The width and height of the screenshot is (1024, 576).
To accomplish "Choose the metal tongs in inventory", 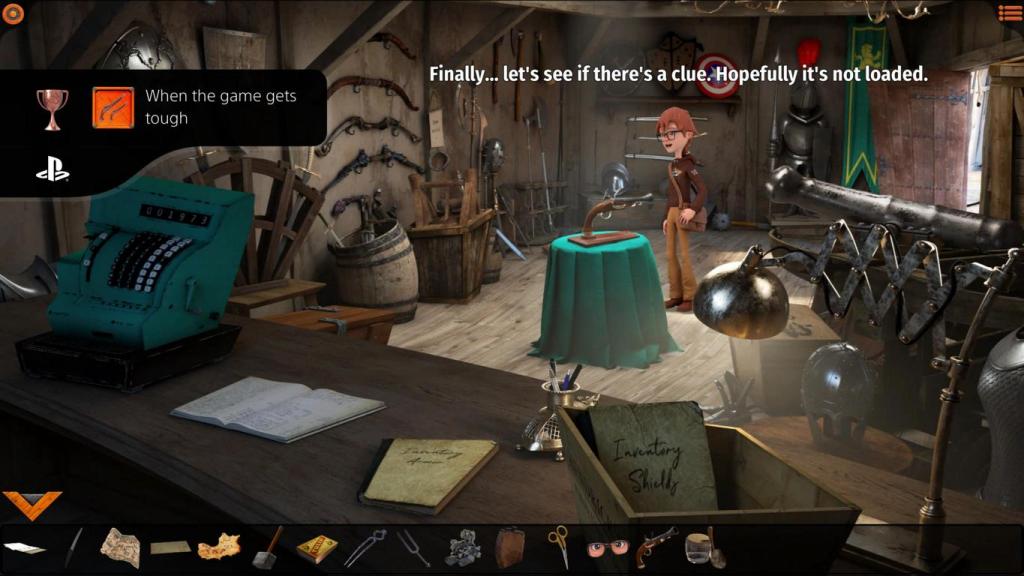I will [x=365, y=547].
